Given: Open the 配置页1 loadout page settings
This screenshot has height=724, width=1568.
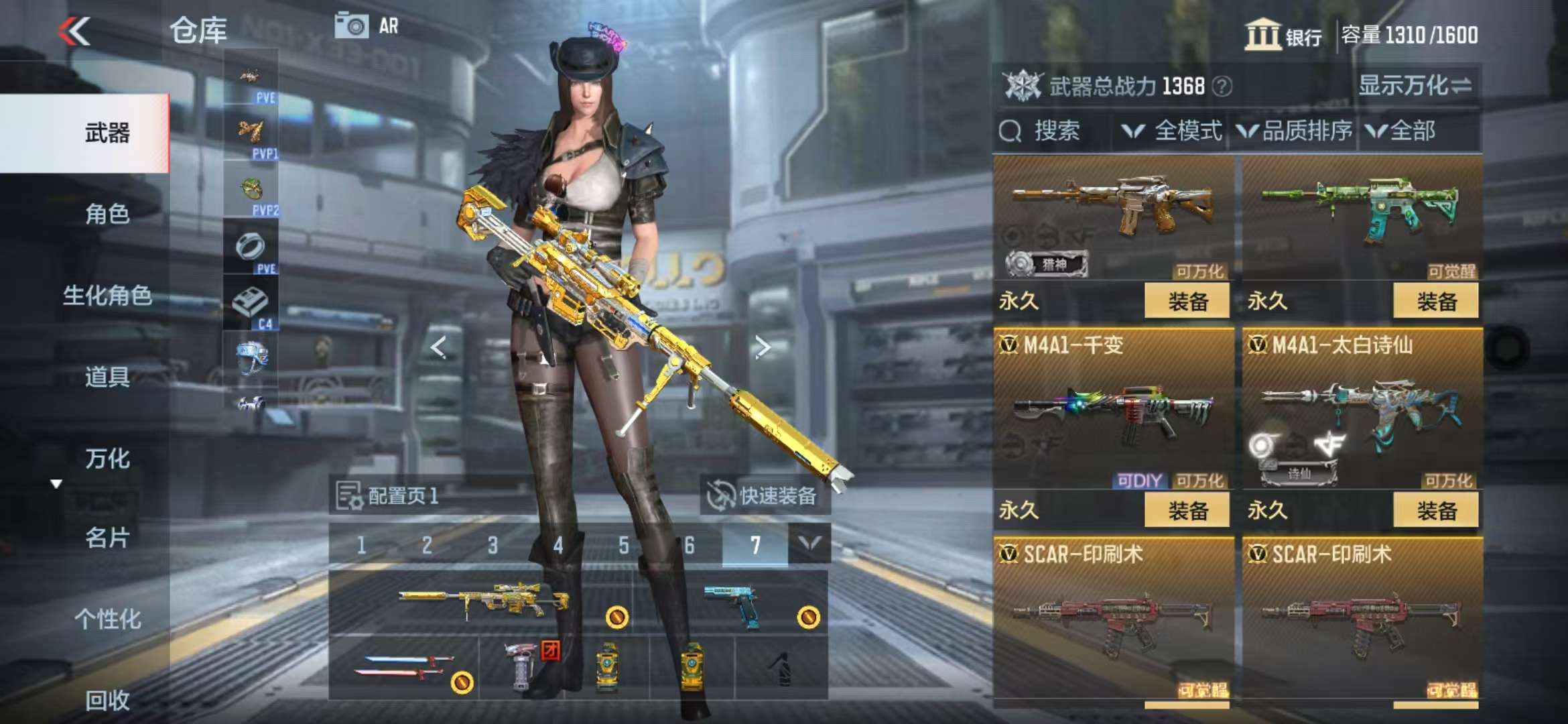Looking at the screenshot, I should pyautogui.click(x=387, y=496).
